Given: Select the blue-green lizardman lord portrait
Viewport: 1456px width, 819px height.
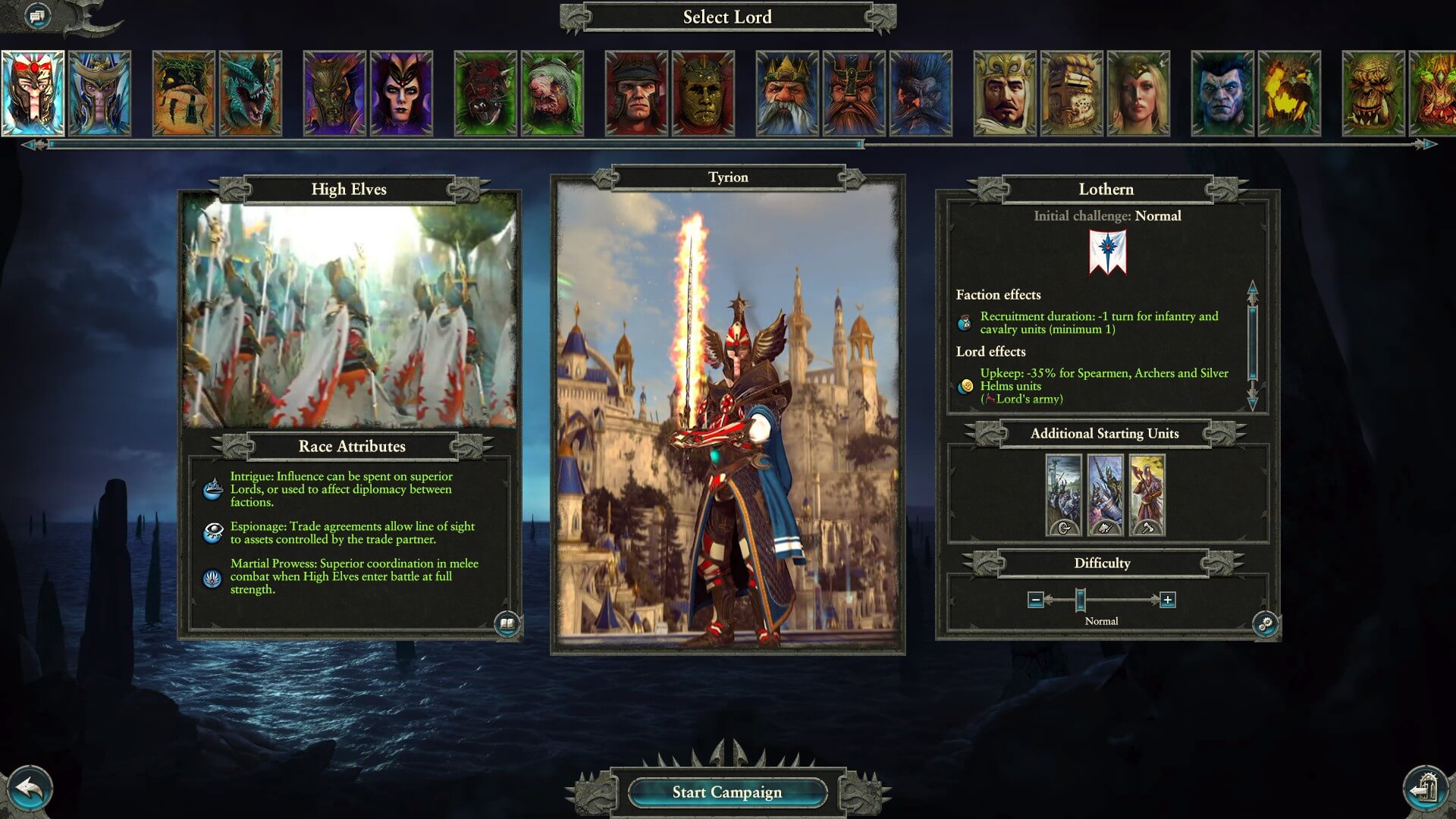Looking at the screenshot, I should (x=250, y=93).
